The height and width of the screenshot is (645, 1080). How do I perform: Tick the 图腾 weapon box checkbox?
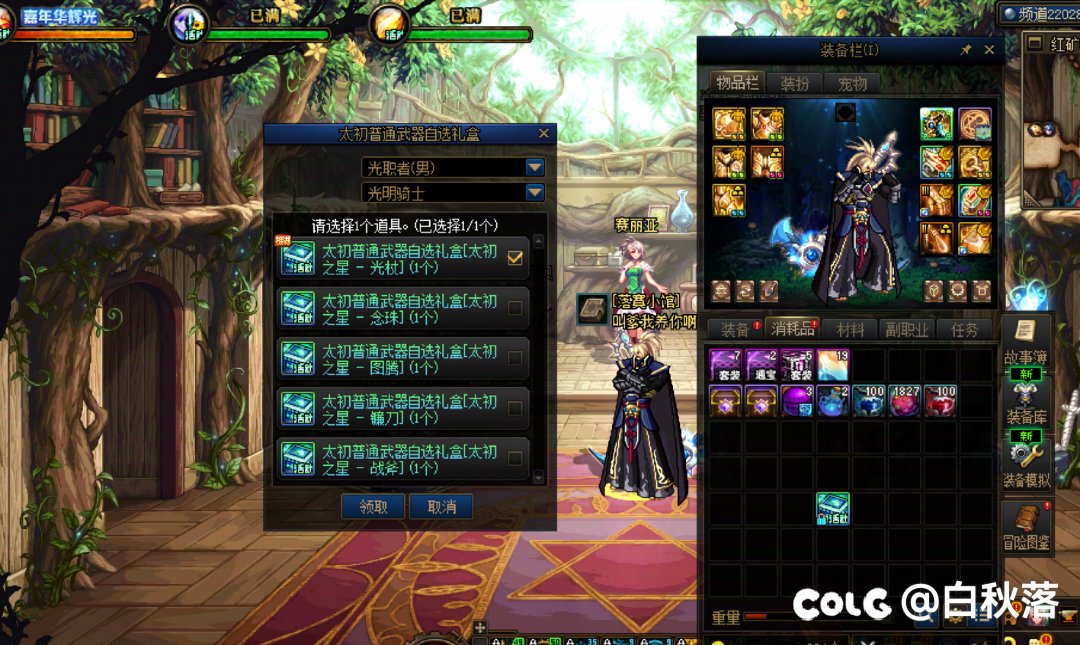tap(515, 359)
